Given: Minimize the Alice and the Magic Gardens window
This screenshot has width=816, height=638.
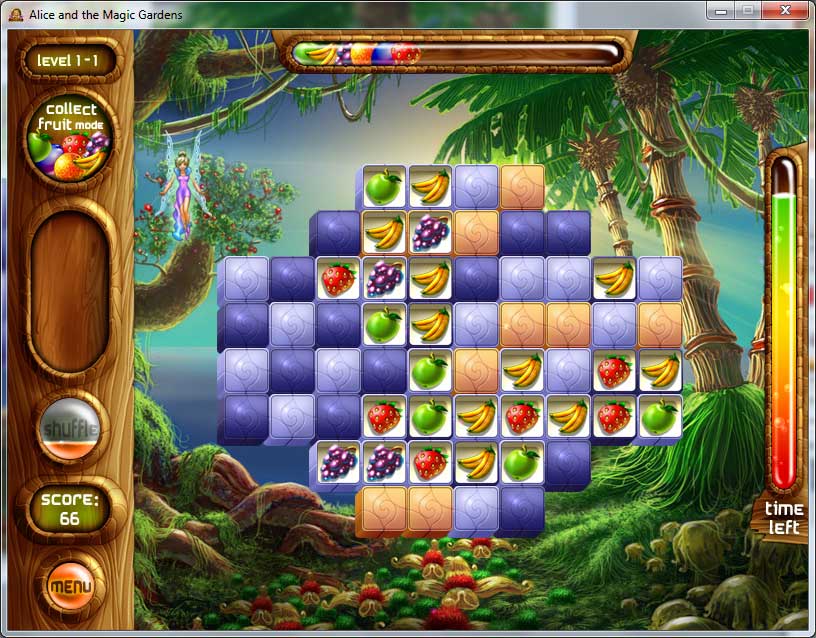Looking at the screenshot, I should [721, 10].
